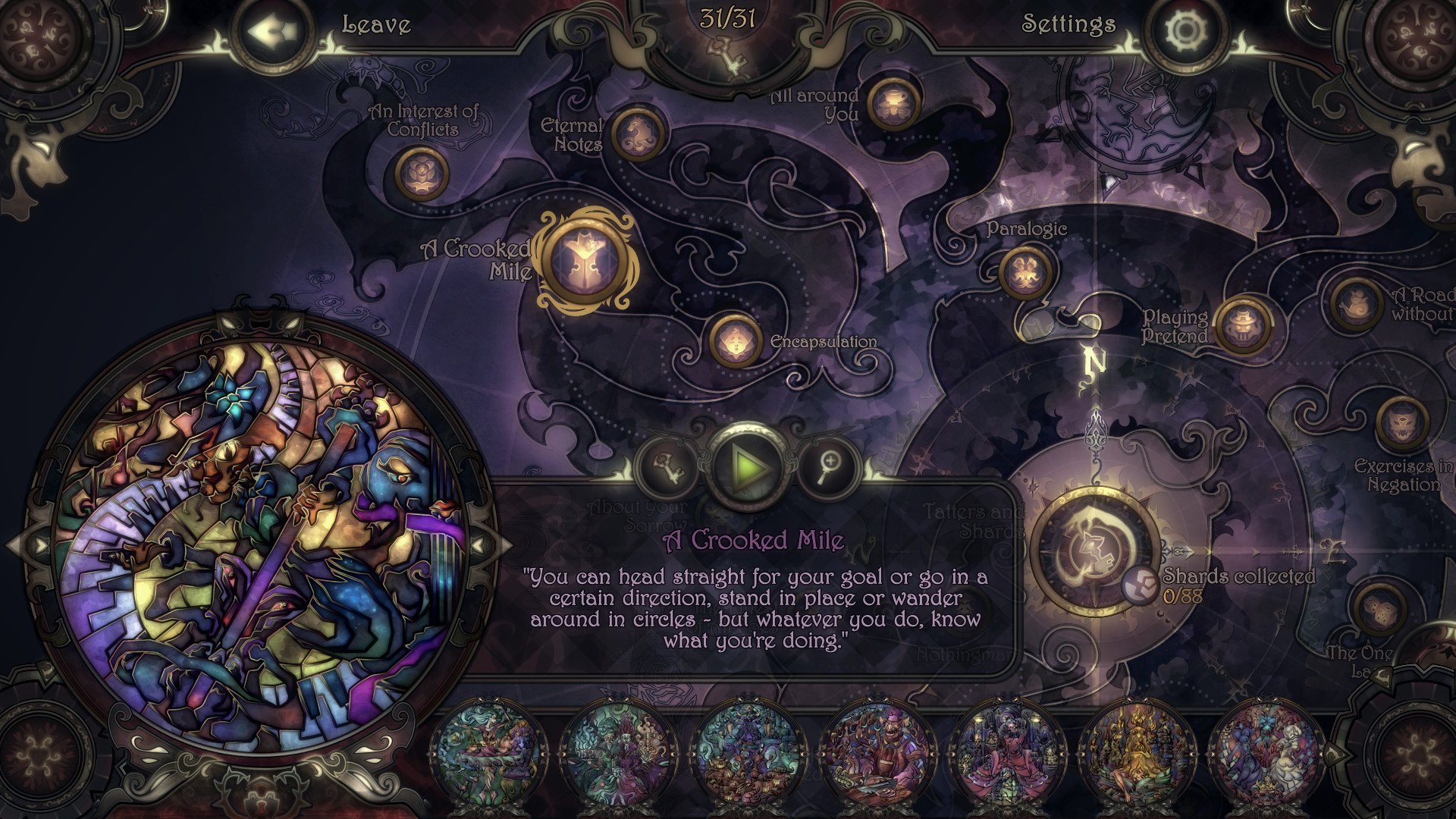Click the Leave label at top left
The width and height of the screenshot is (1456, 819).
point(375,24)
